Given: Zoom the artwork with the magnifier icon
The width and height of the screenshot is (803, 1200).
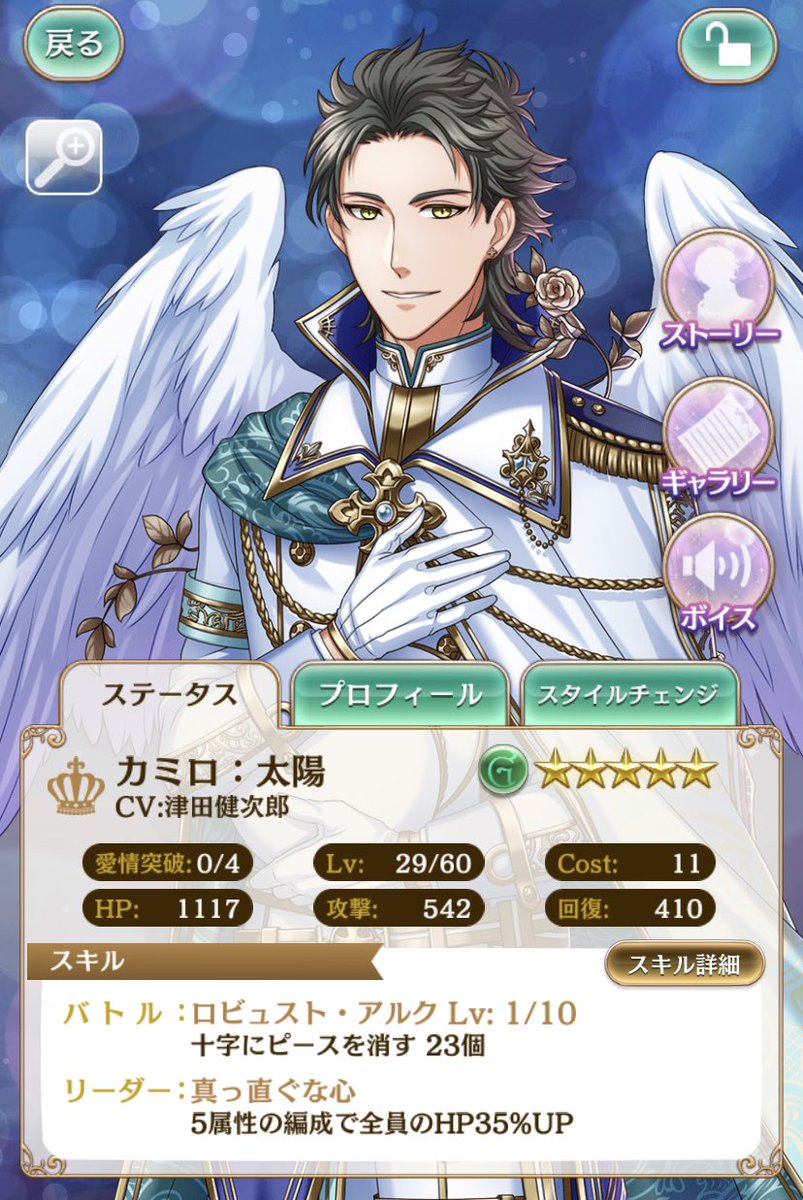Looking at the screenshot, I should click(64, 156).
